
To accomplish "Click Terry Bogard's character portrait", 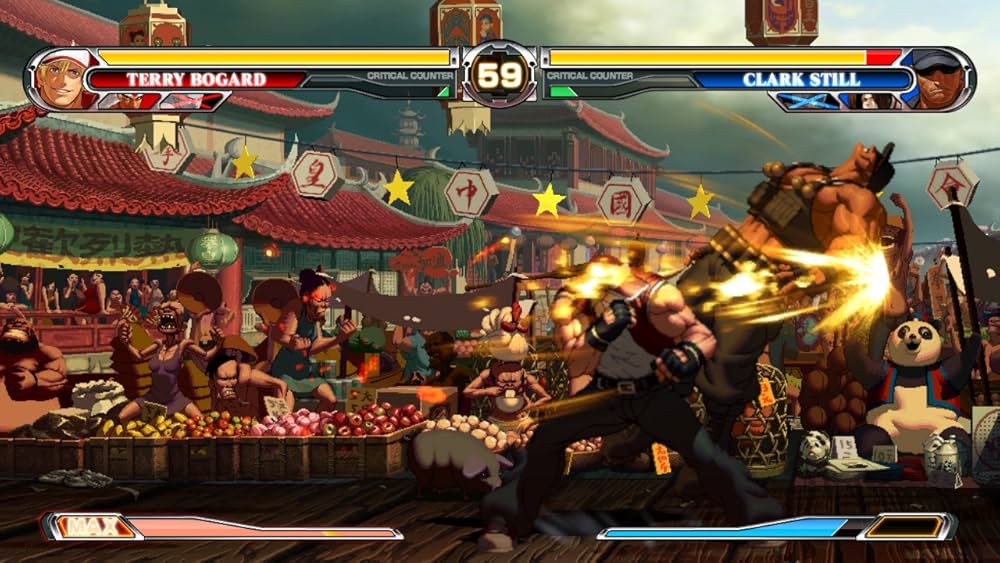I will 62,78.
